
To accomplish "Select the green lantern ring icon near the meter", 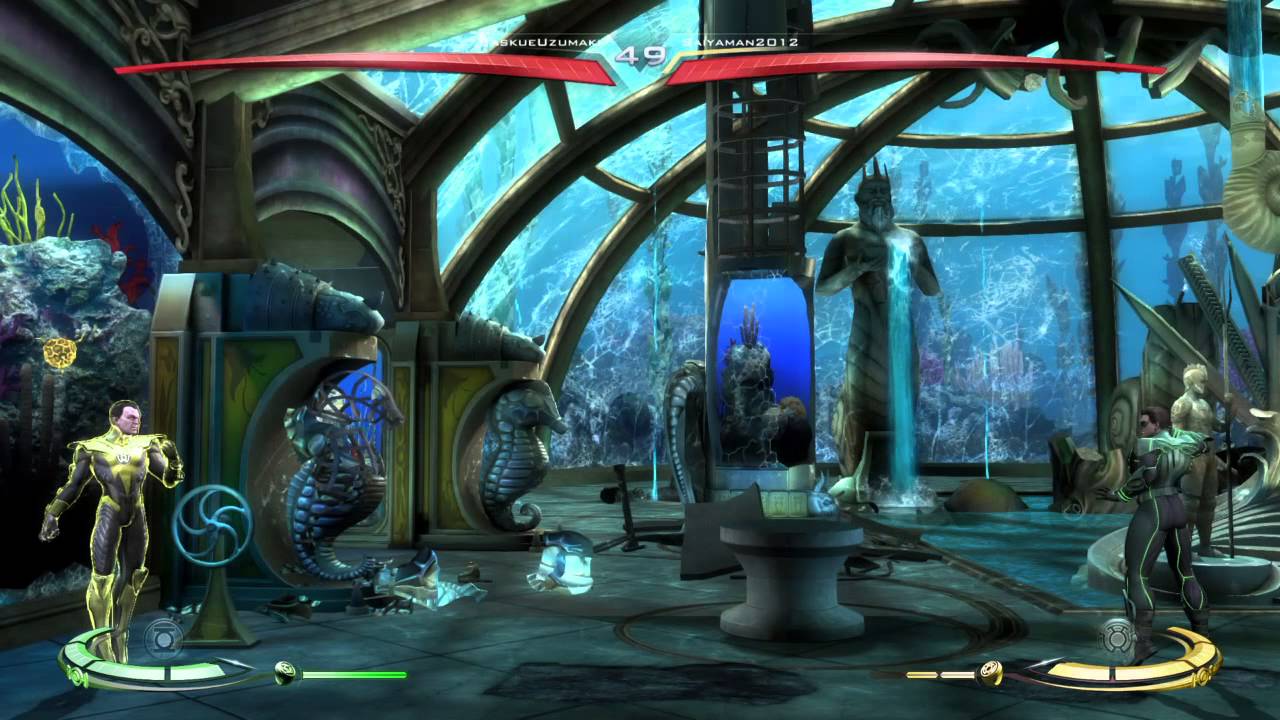I will (x=284, y=672).
